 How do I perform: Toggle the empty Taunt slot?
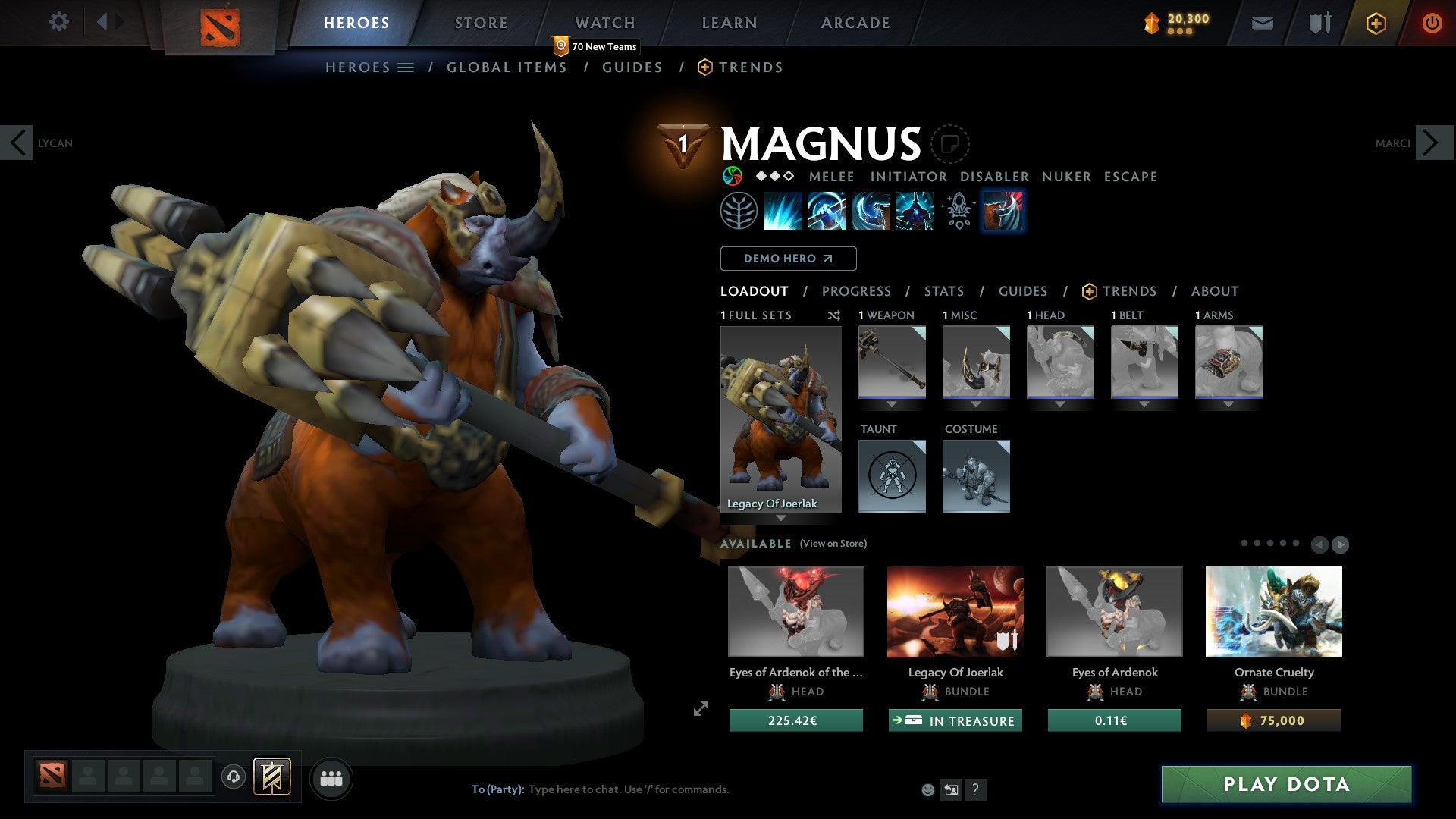(x=891, y=476)
